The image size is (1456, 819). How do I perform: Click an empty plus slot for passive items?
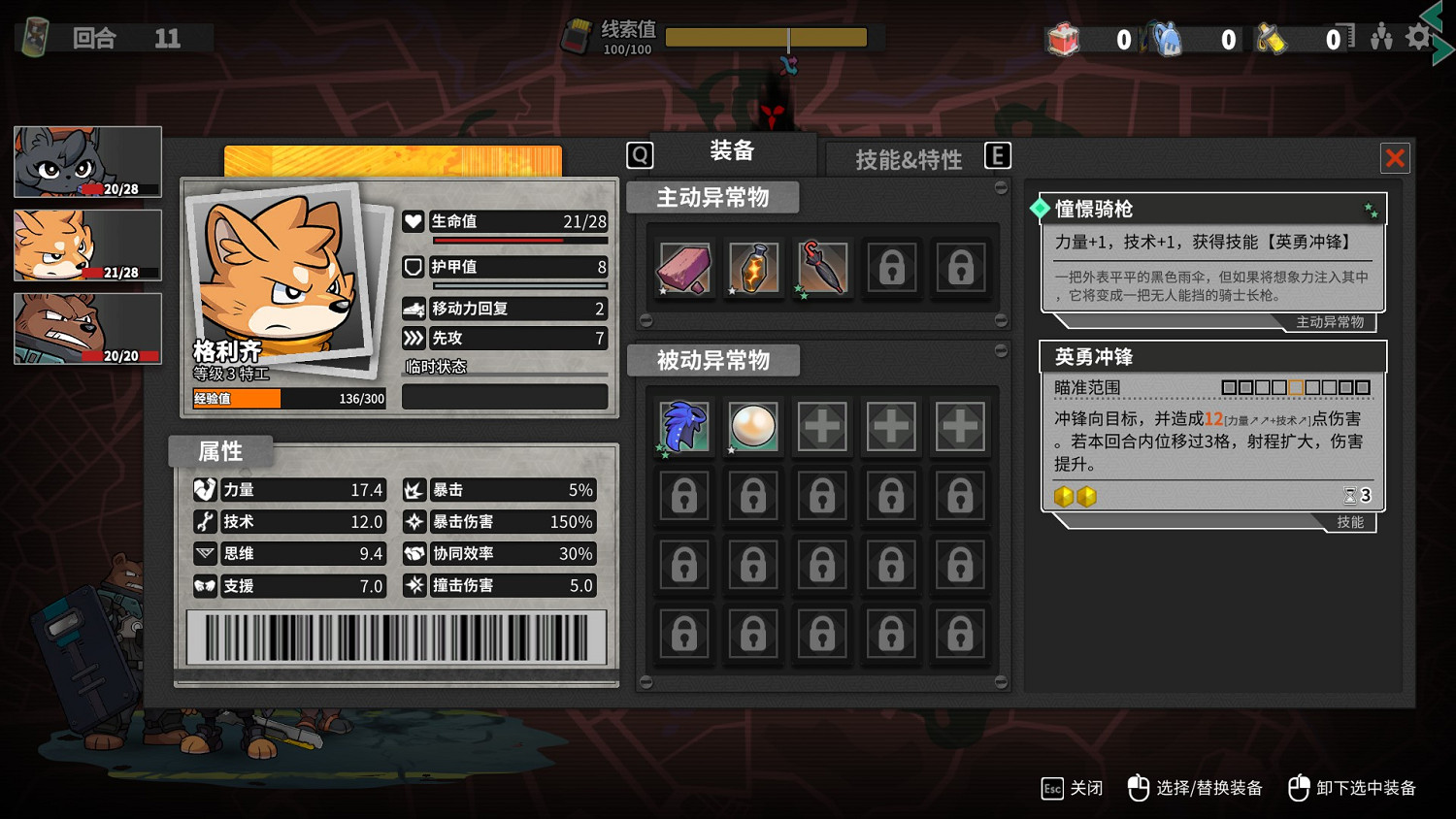click(x=822, y=426)
